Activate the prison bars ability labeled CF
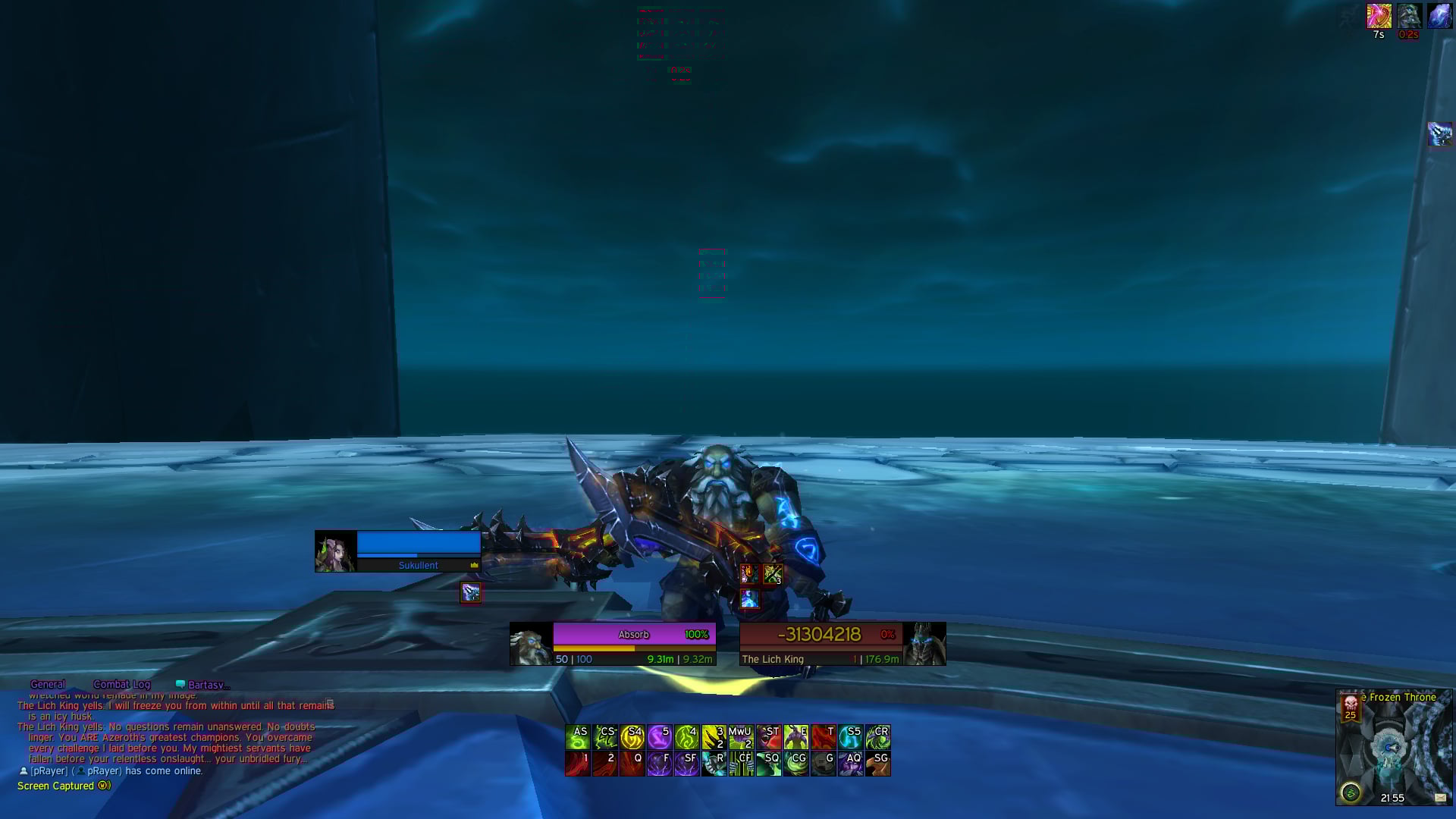Viewport: 1456px width, 819px height. (741, 764)
